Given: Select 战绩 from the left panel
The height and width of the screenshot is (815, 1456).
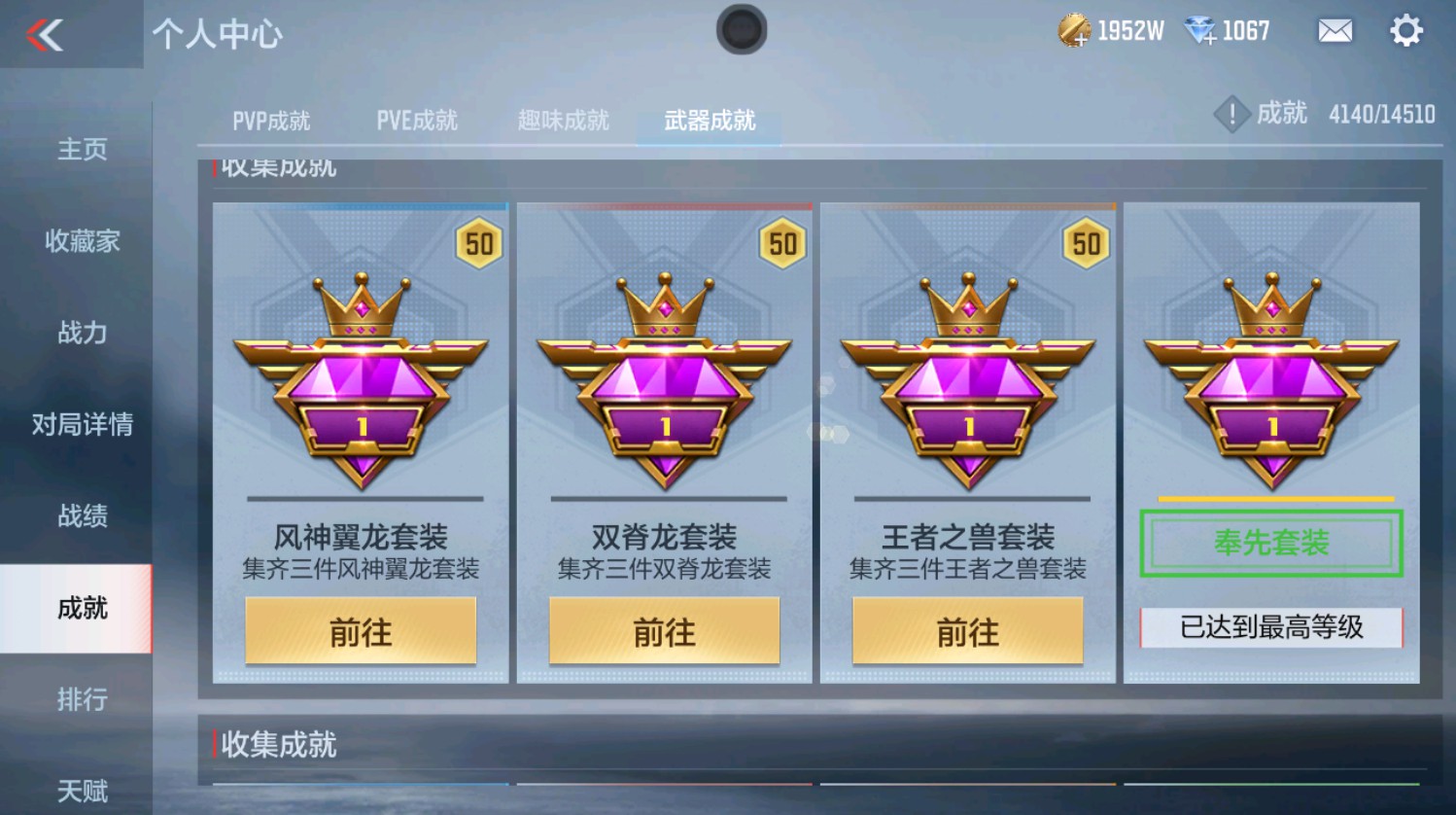Looking at the screenshot, I should (x=80, y=516).
